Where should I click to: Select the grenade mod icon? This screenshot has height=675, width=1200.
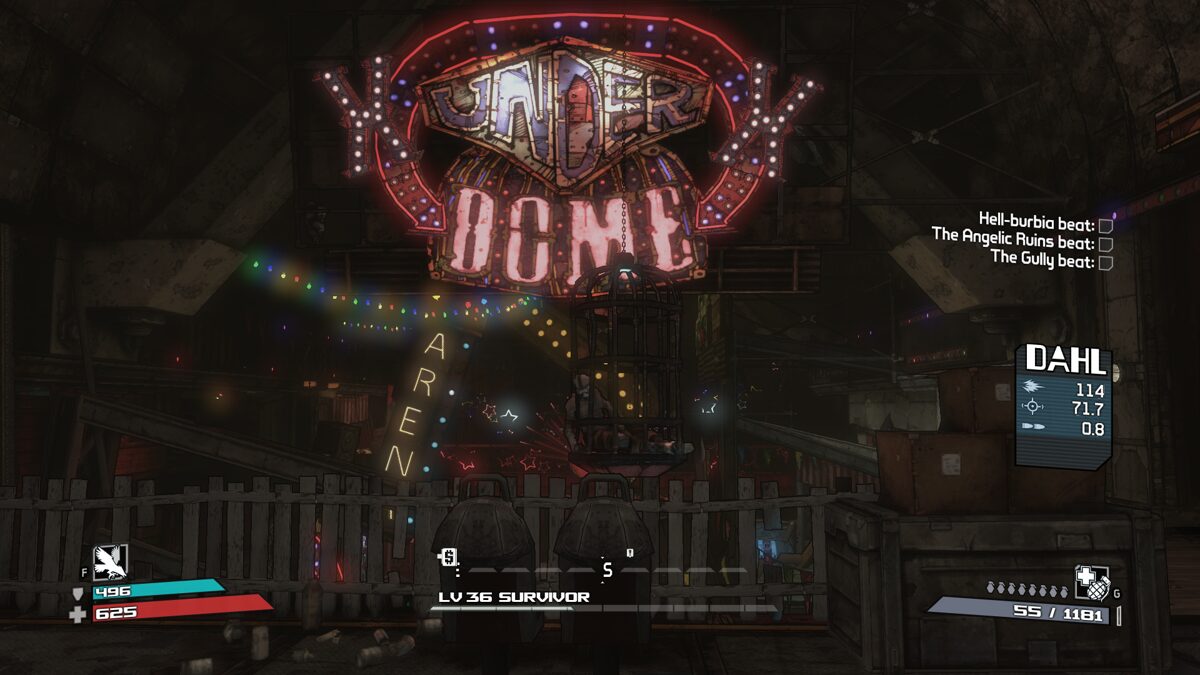pos(1089,581)
